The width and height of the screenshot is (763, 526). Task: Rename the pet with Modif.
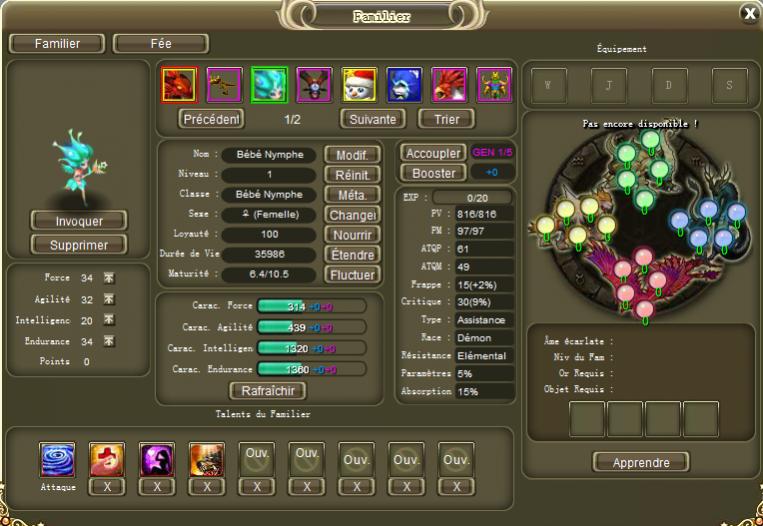pos(353,155)
